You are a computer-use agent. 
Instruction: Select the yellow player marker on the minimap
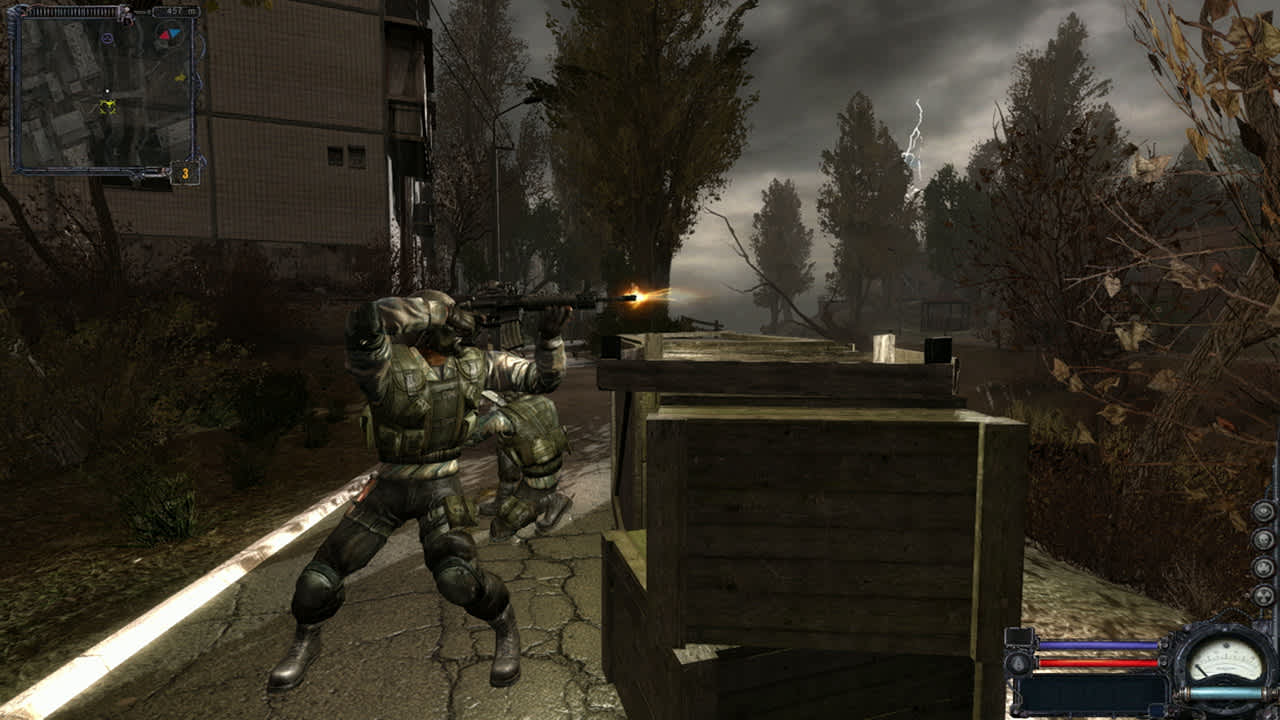[108, 106]
